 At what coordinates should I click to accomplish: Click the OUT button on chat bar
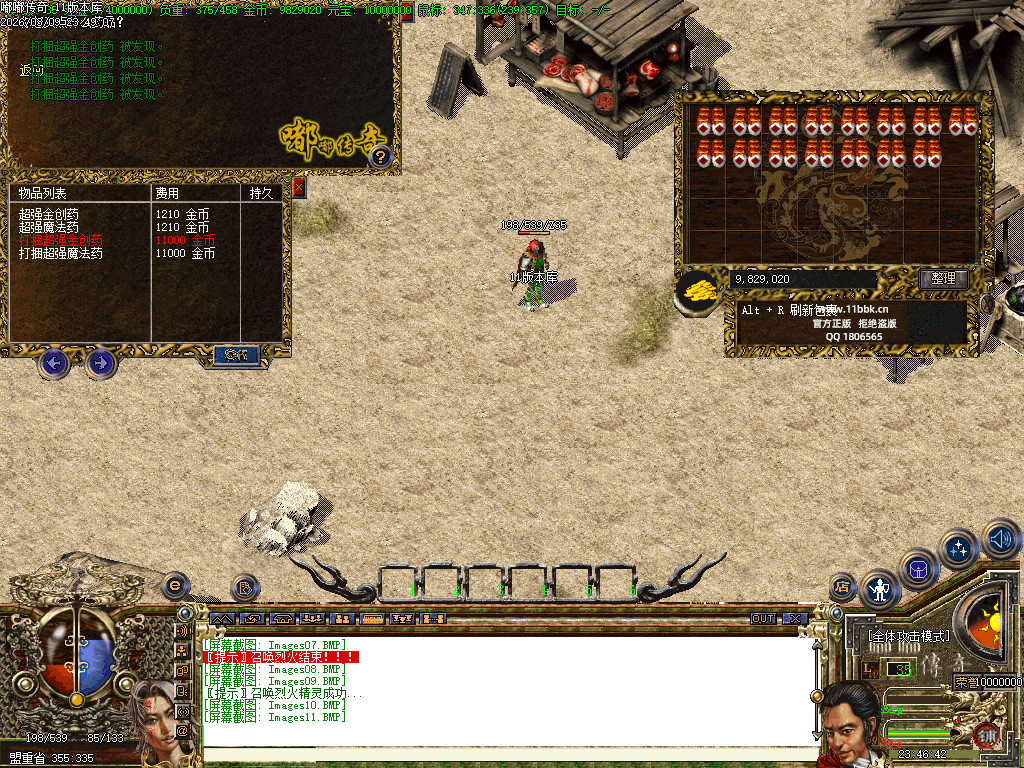(x=763, y=619)
